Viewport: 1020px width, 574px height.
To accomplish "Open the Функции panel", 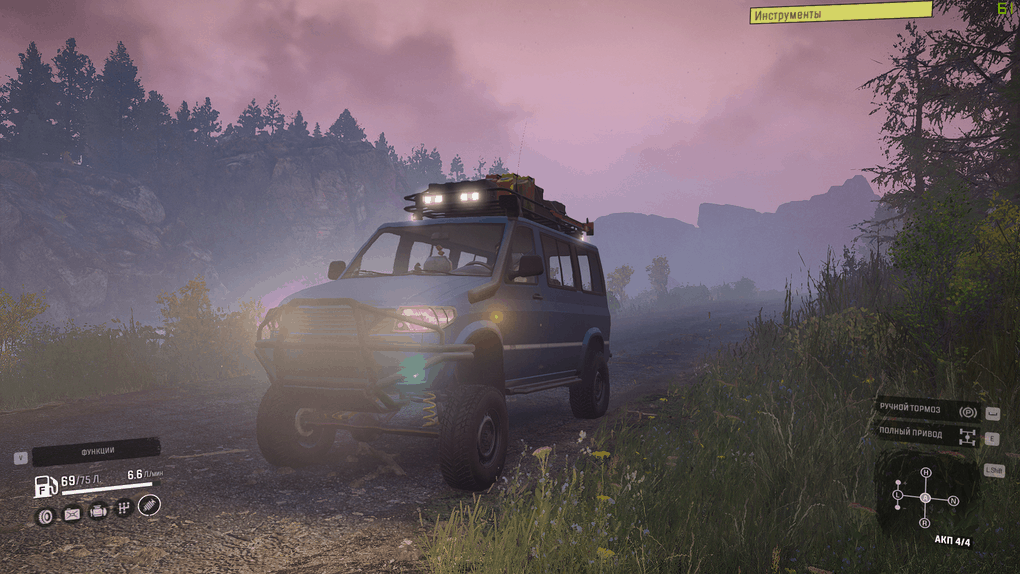I will (96, 451).
